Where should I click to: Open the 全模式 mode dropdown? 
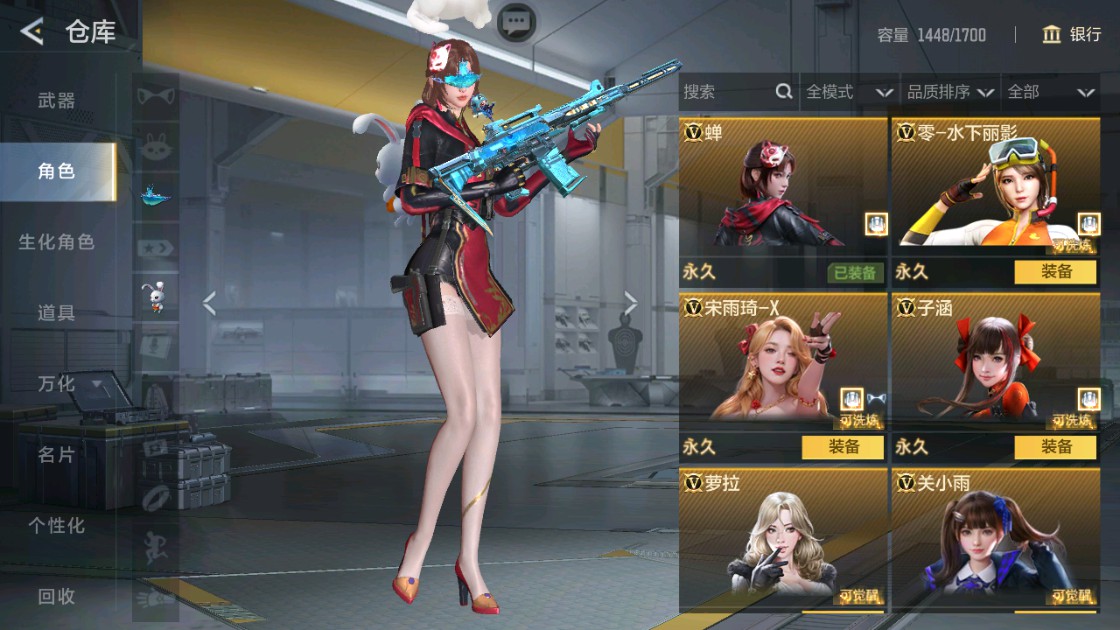click(x=848, y=92)
